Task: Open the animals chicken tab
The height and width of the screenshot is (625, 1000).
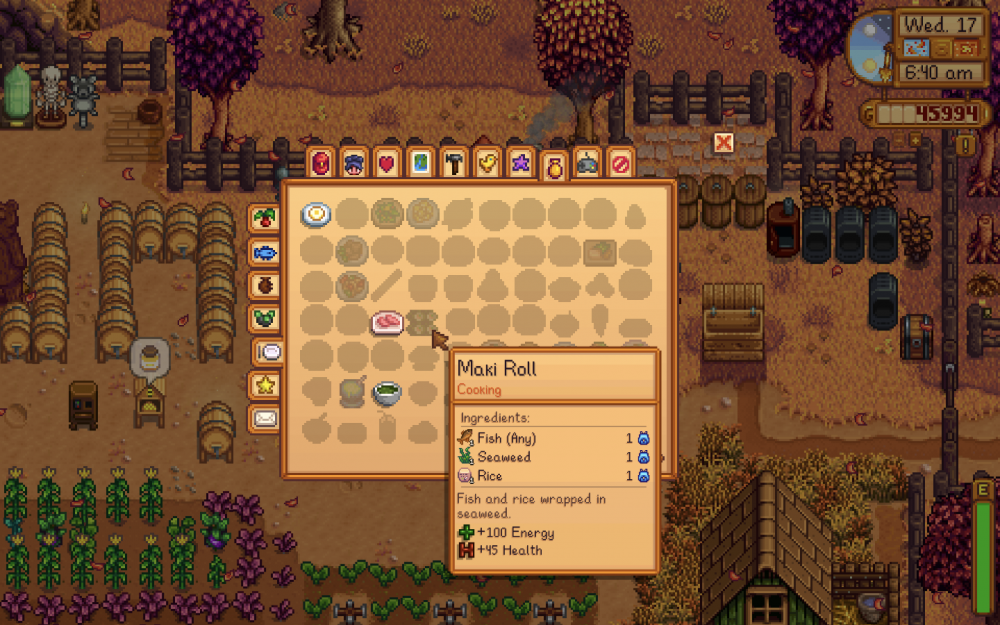Action: pos(487,163)
